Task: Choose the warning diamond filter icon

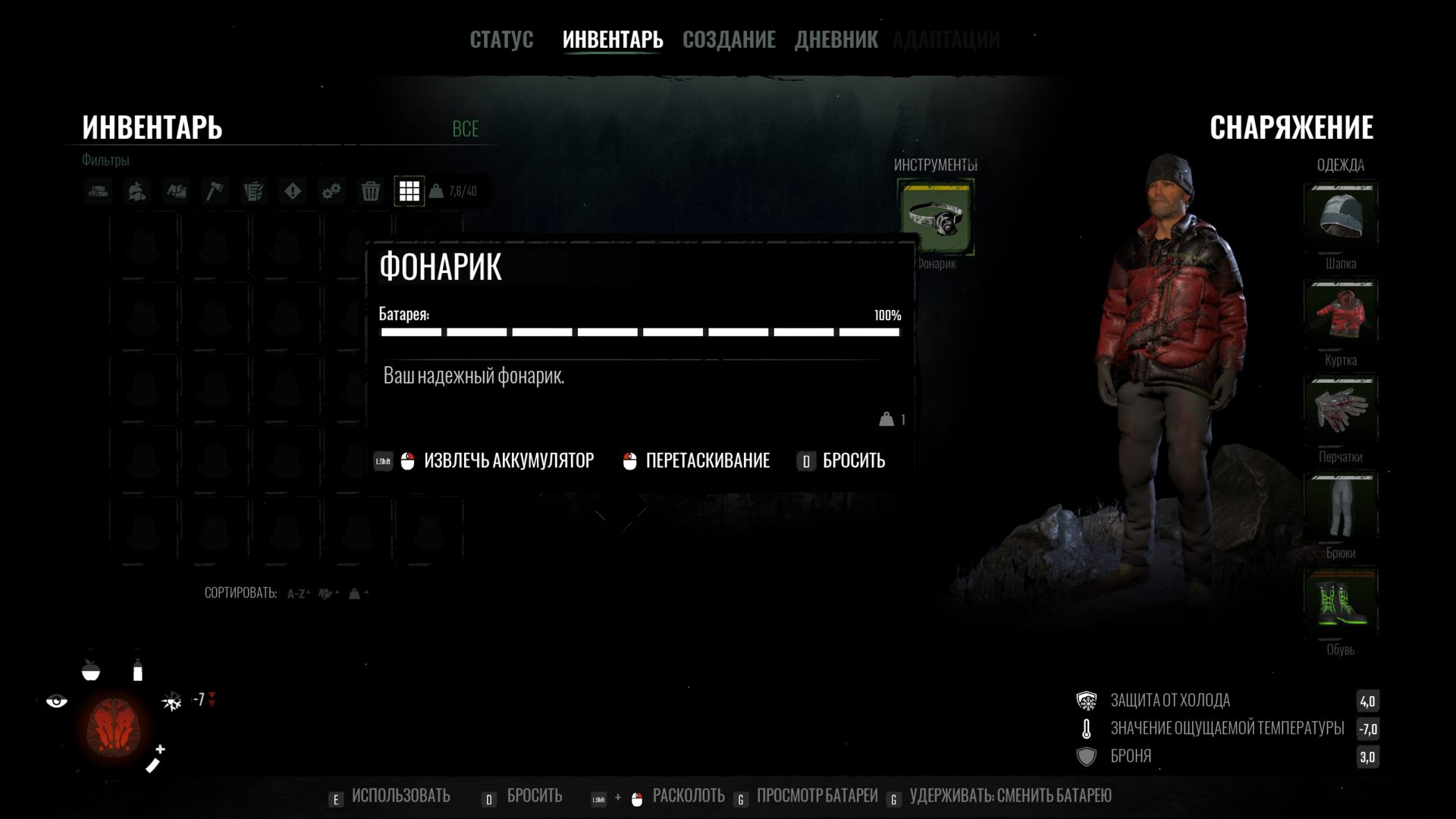Action: (x=293, y=191)
